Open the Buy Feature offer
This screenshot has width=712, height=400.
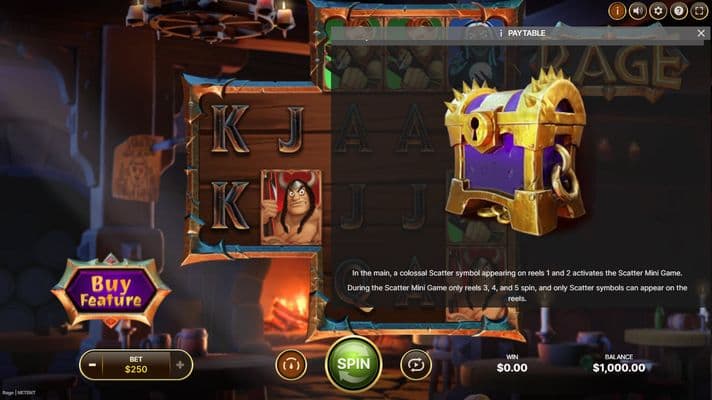click(112, 291)
